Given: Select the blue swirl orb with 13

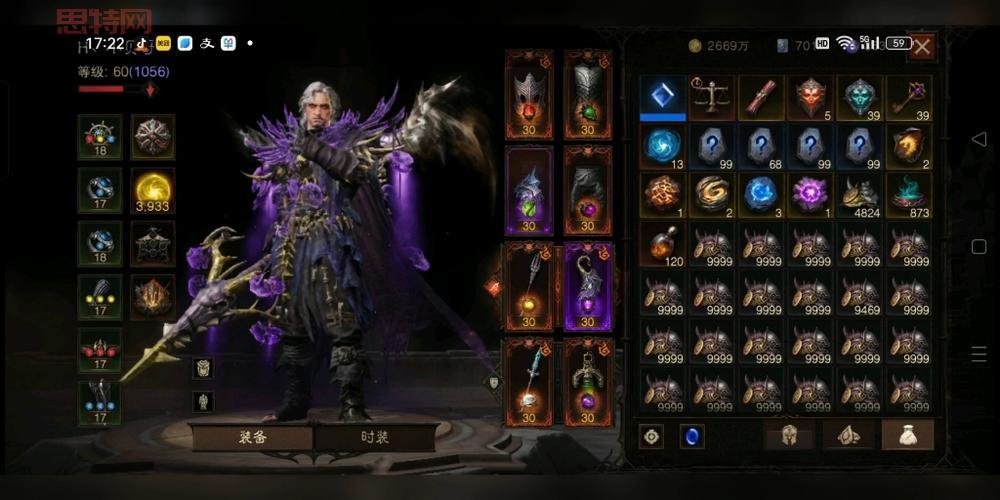Looking at the screenshot, I should 663,146.
